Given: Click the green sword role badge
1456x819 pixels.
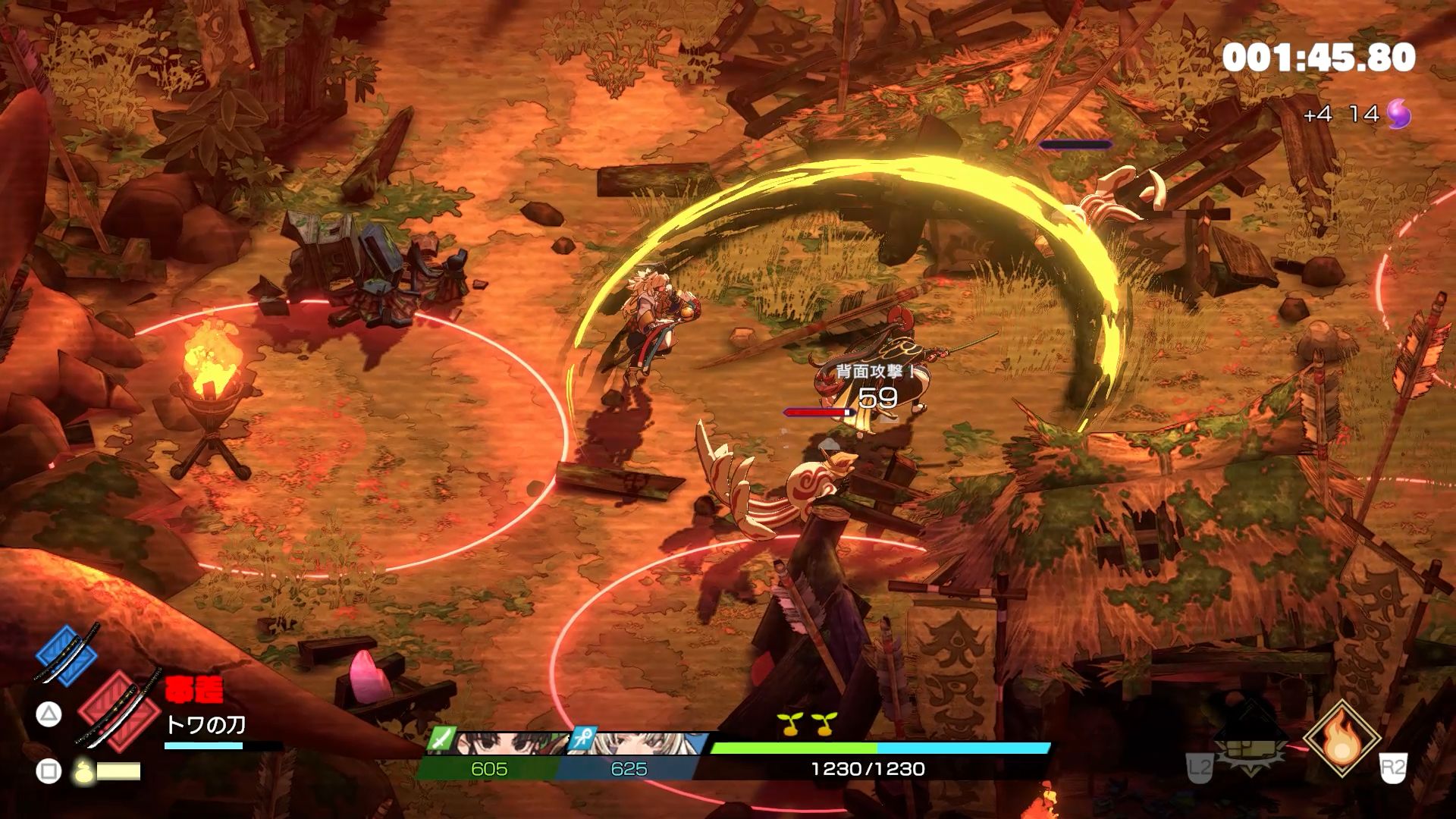Looking at the screenshot, I should [x=442, y=738].
